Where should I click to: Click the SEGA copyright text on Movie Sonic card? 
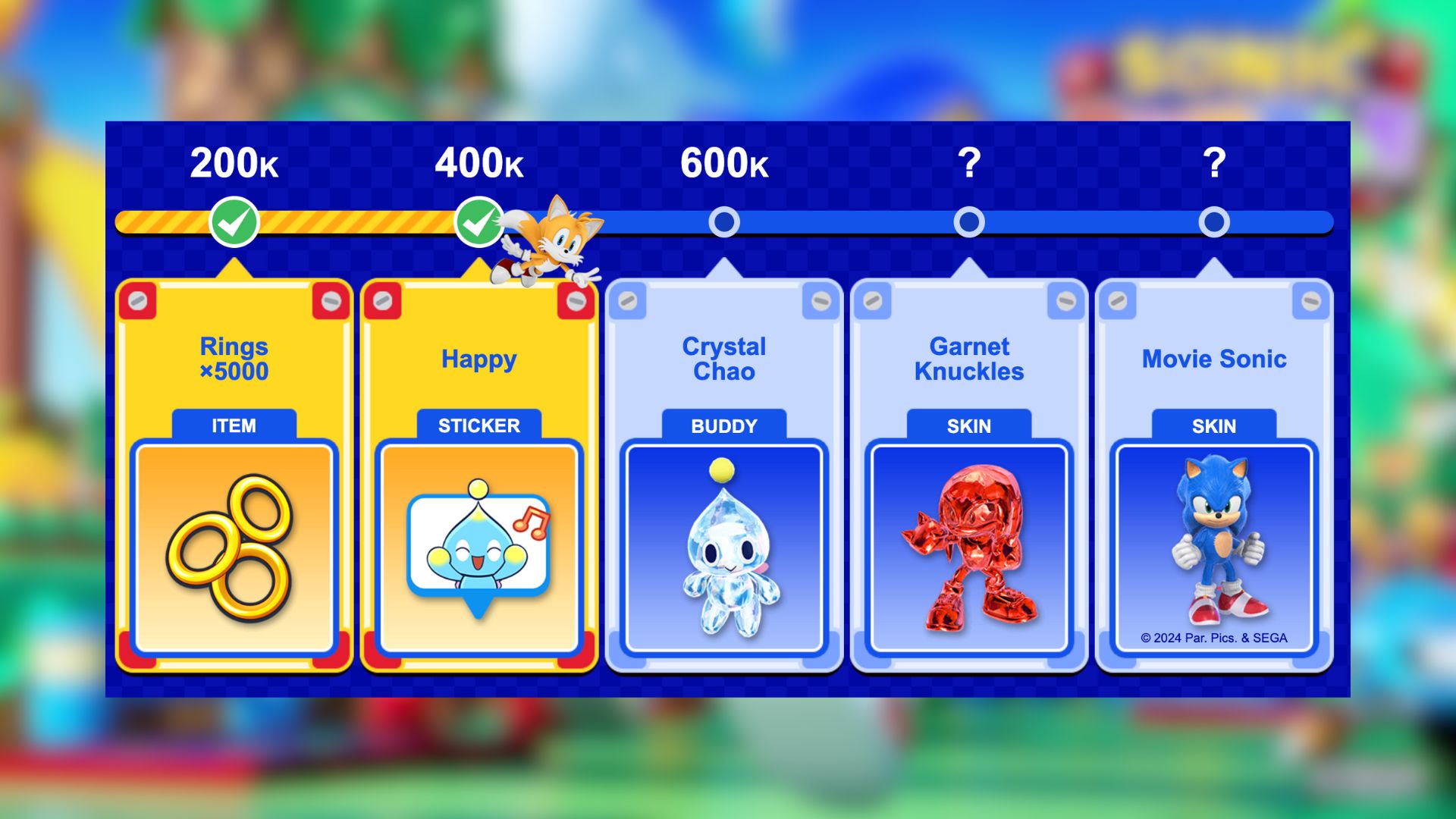click(1213, 639)
